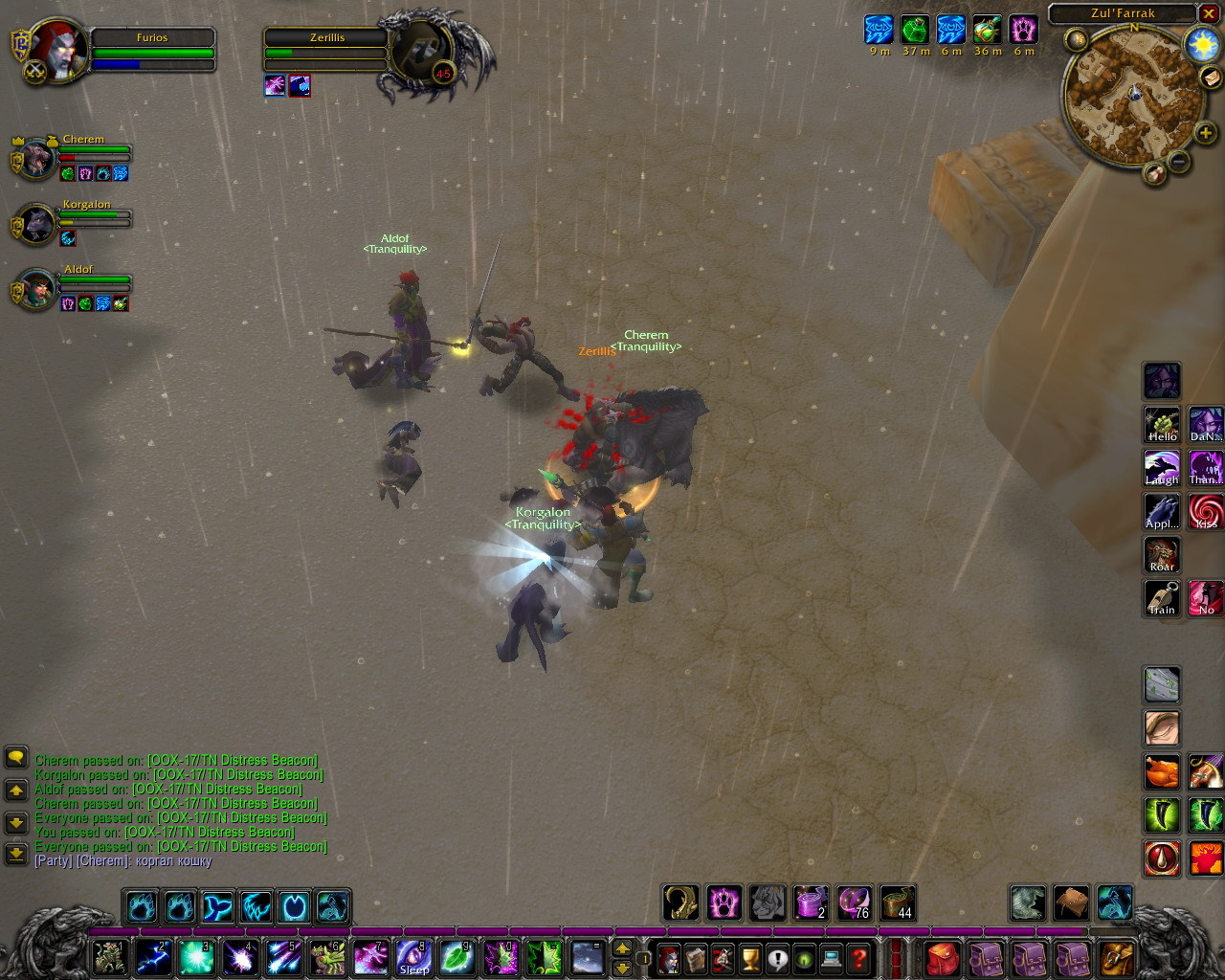The image size is (1225, 980).
Task: Zoom in the minimap with plus button
Action: click(x=1205, y=134)
